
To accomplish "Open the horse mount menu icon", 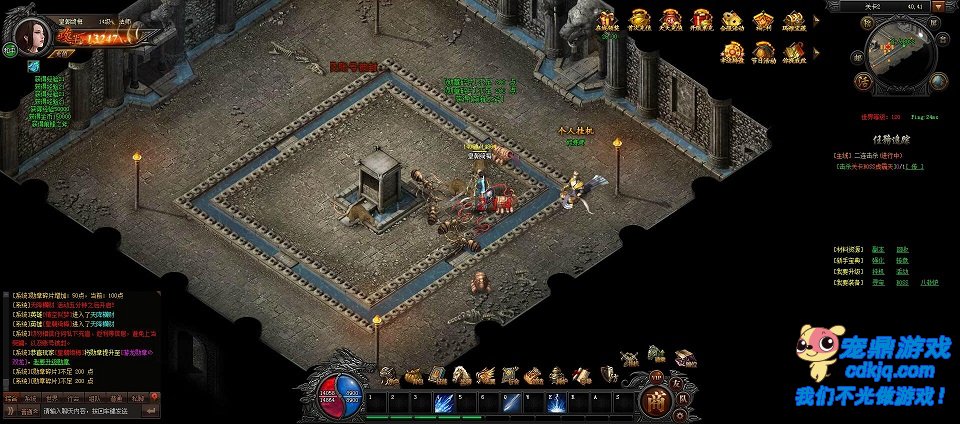I will click(461, 375).
